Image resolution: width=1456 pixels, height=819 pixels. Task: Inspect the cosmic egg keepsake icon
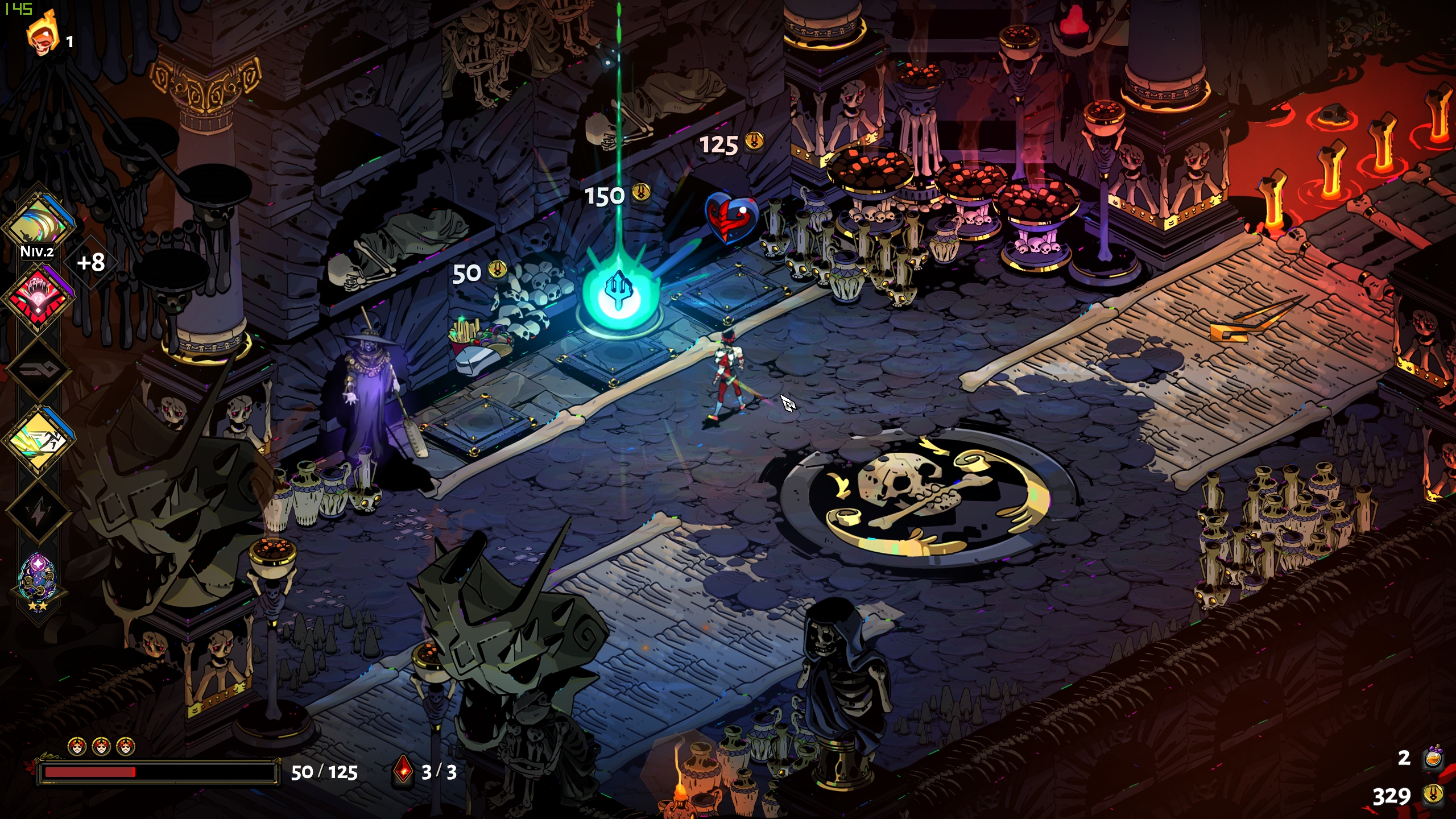click(38, 578)
